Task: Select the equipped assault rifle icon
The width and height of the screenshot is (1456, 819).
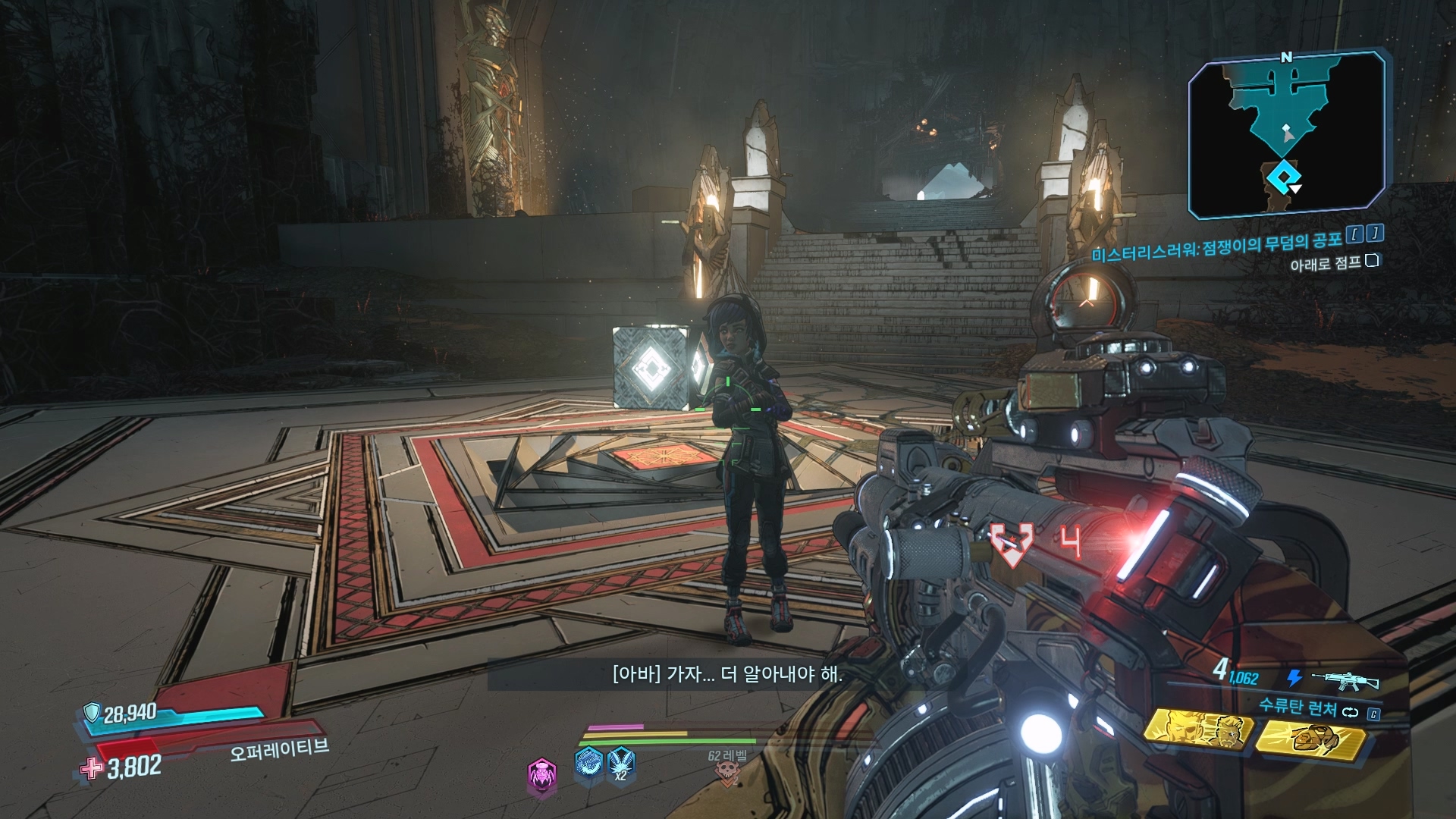Action: pyautogui.click(x=1345, y=679)
